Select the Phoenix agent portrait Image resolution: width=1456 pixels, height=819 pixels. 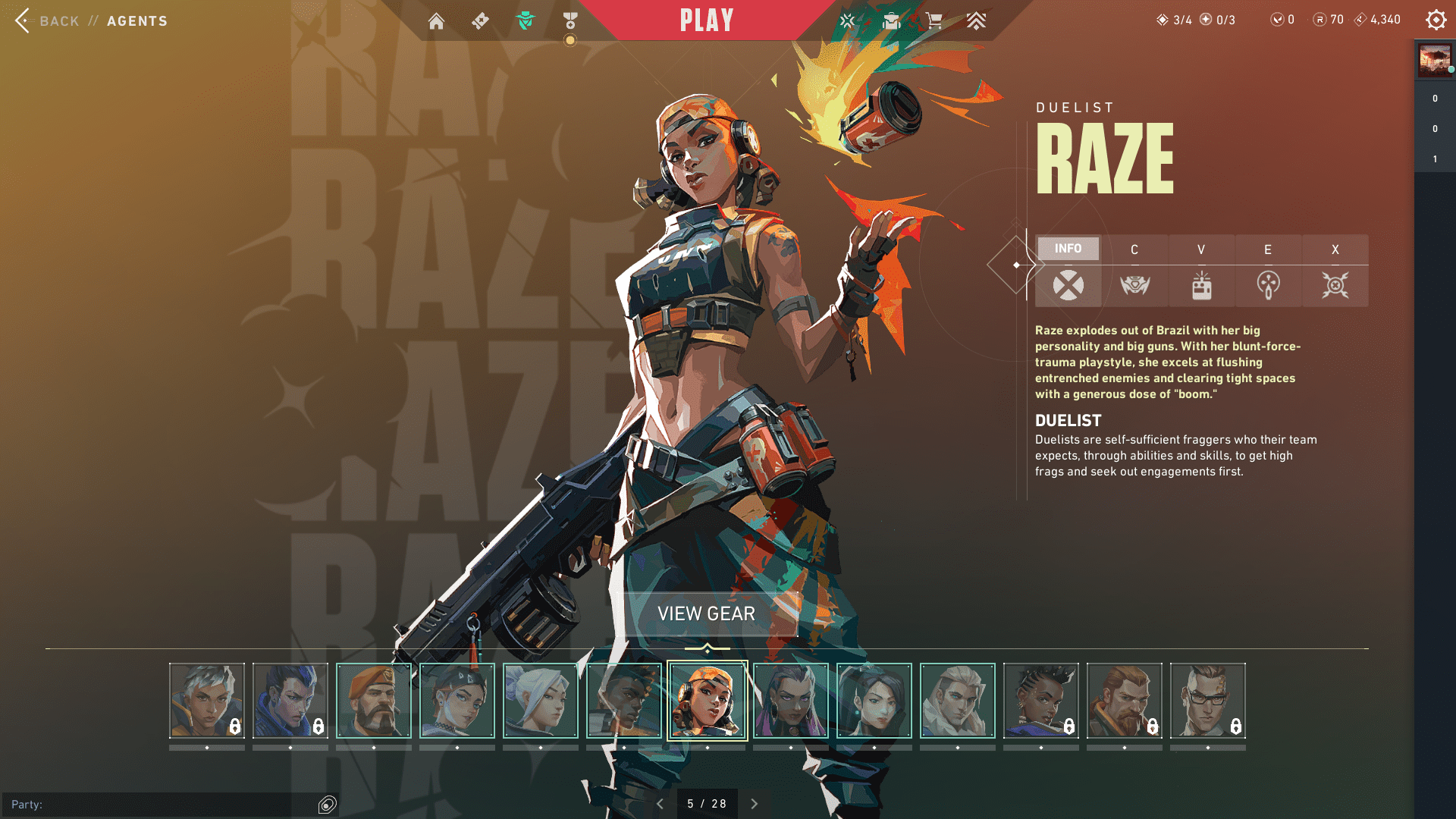point(624,701)
